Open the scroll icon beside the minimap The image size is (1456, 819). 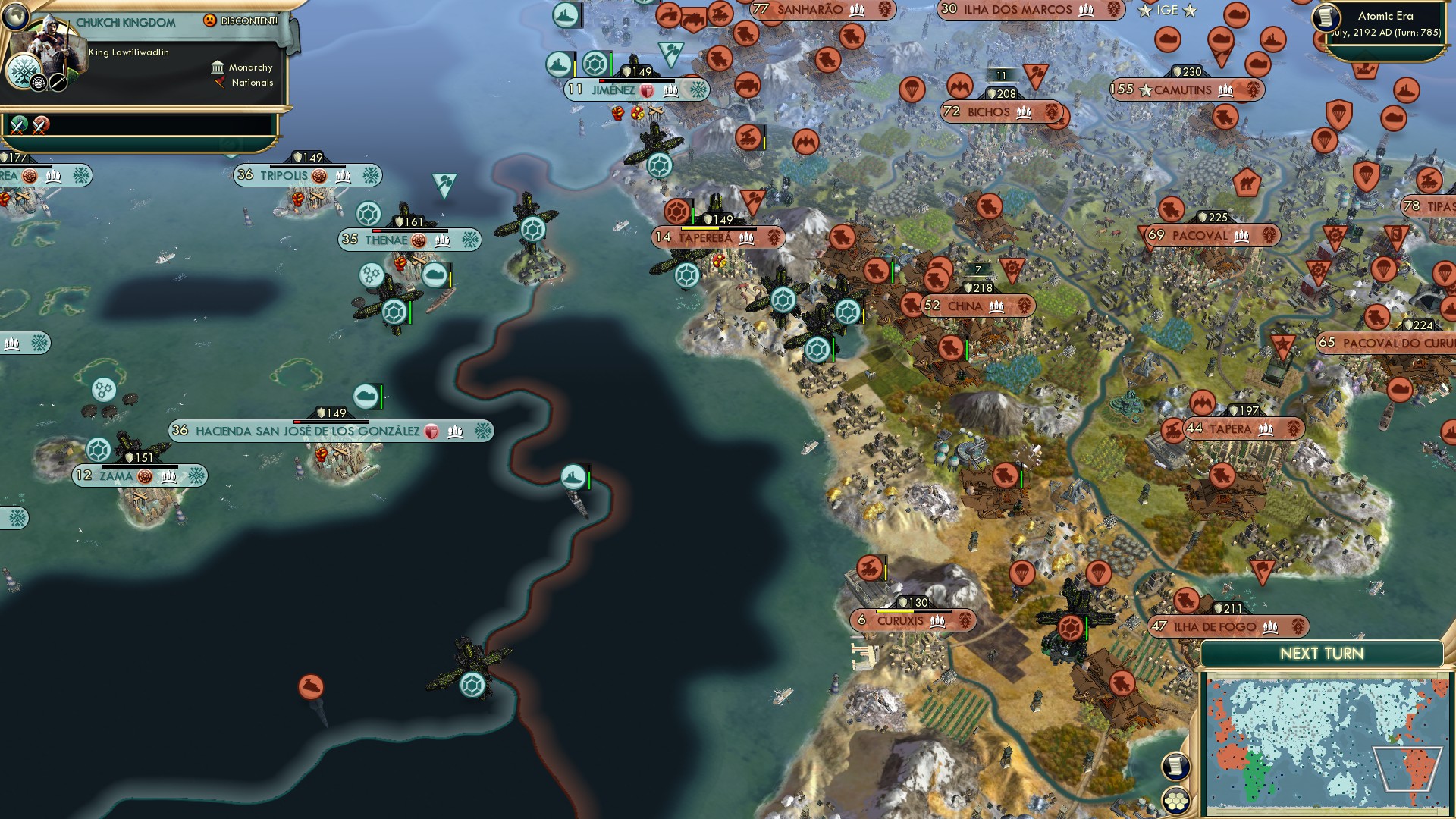(1175, 767)
